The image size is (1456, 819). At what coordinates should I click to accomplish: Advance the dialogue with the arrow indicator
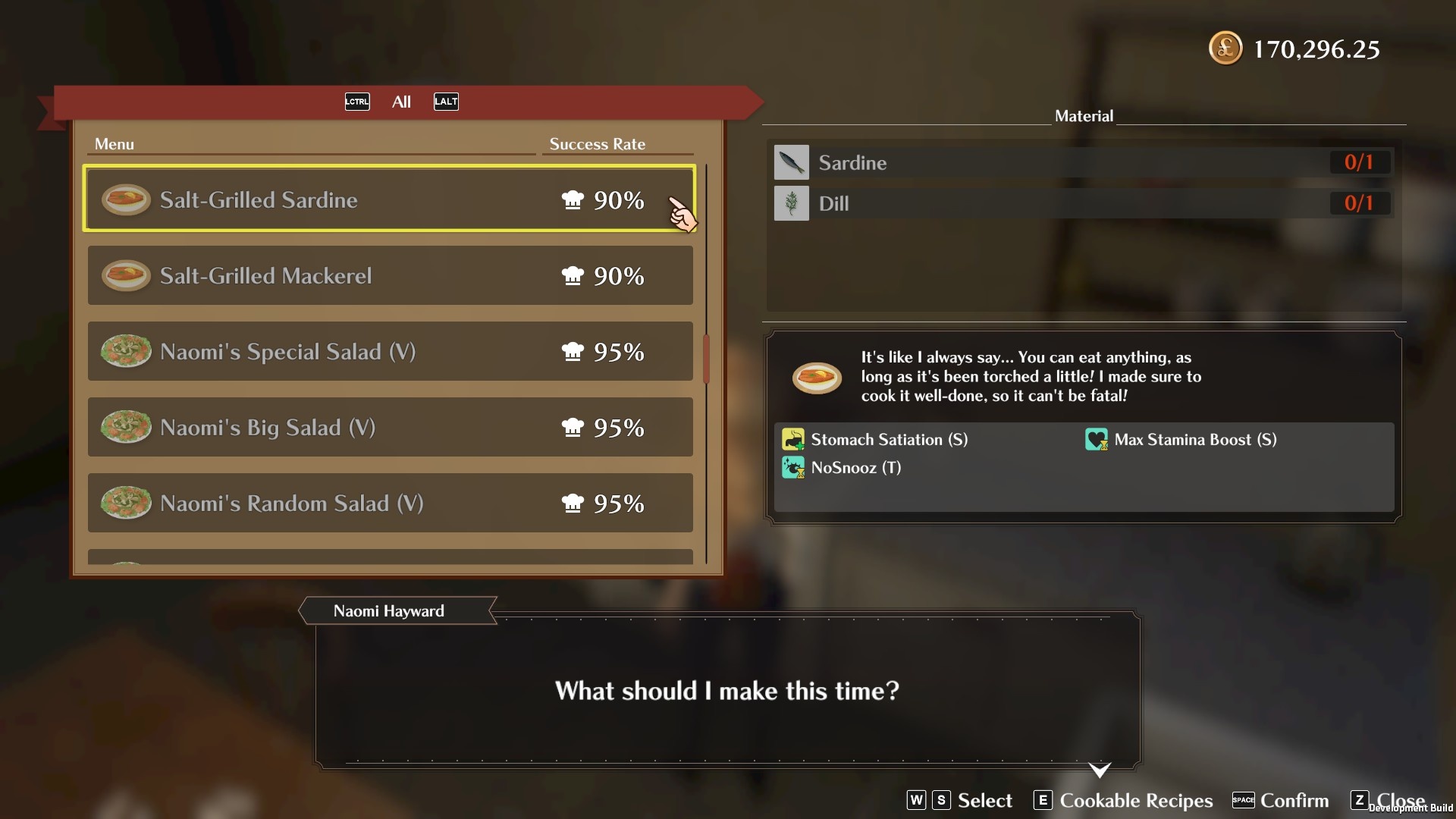click(x=1100, y=770)
